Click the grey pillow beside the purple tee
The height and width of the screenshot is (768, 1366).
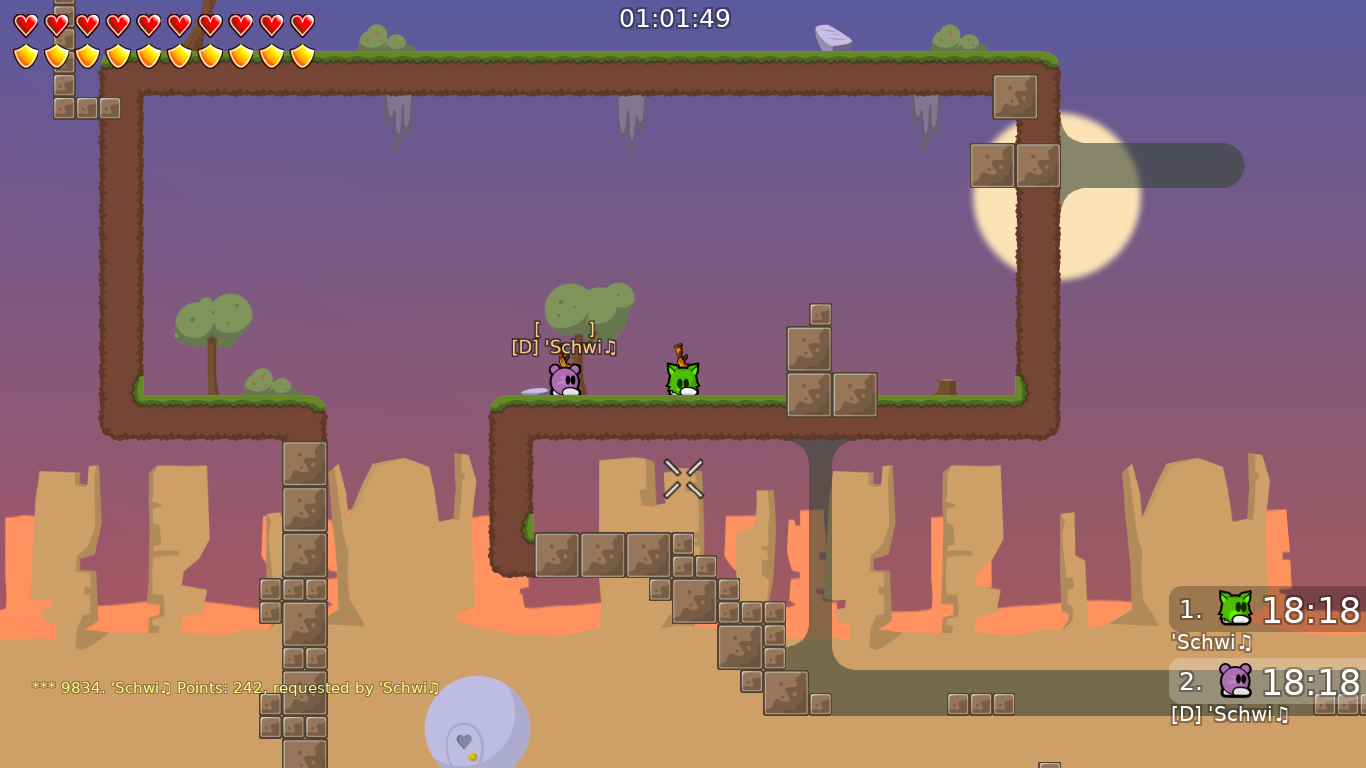click(532, 391)
